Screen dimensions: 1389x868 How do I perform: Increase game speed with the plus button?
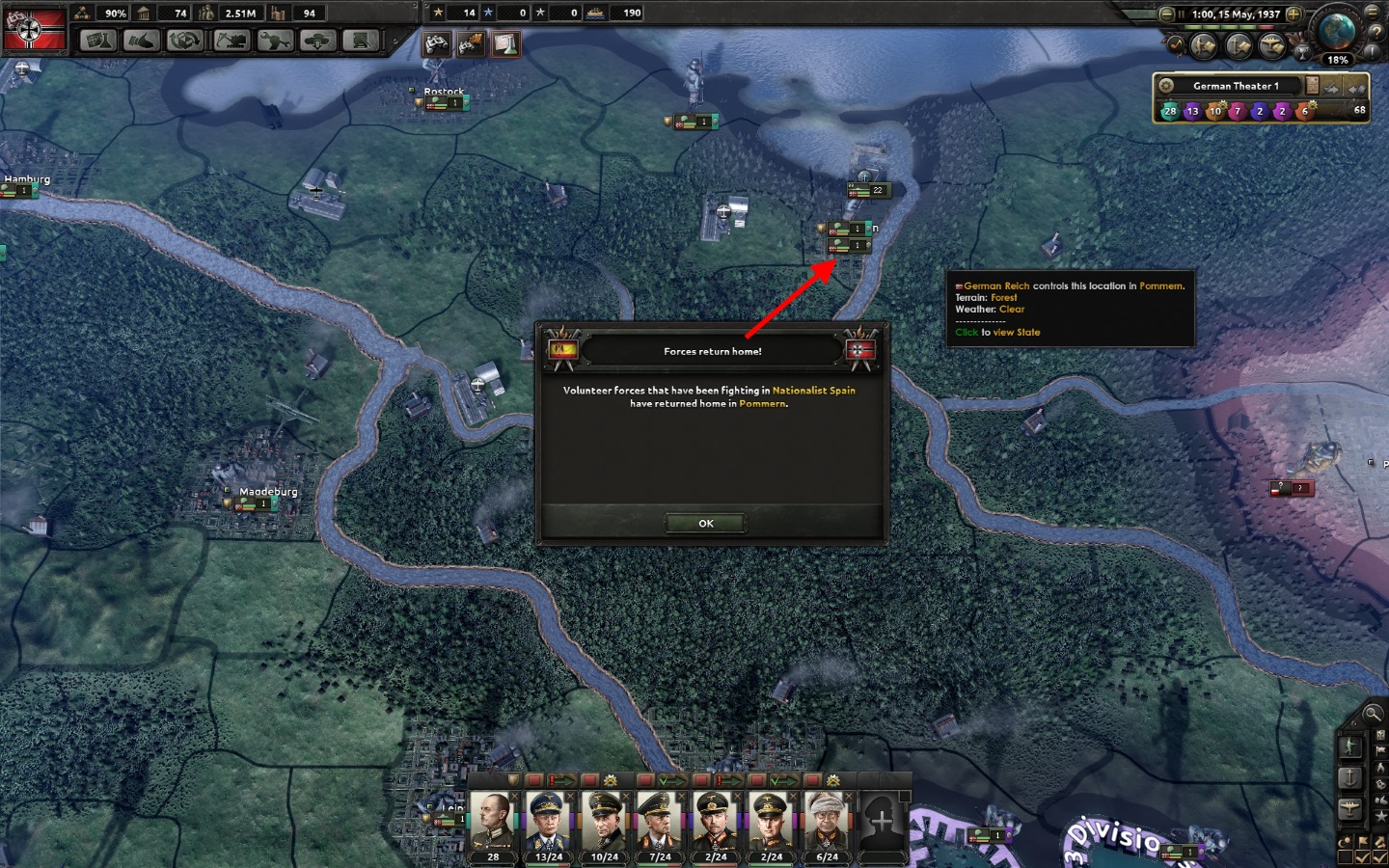pyautogui.click(x=1294, y=14)
